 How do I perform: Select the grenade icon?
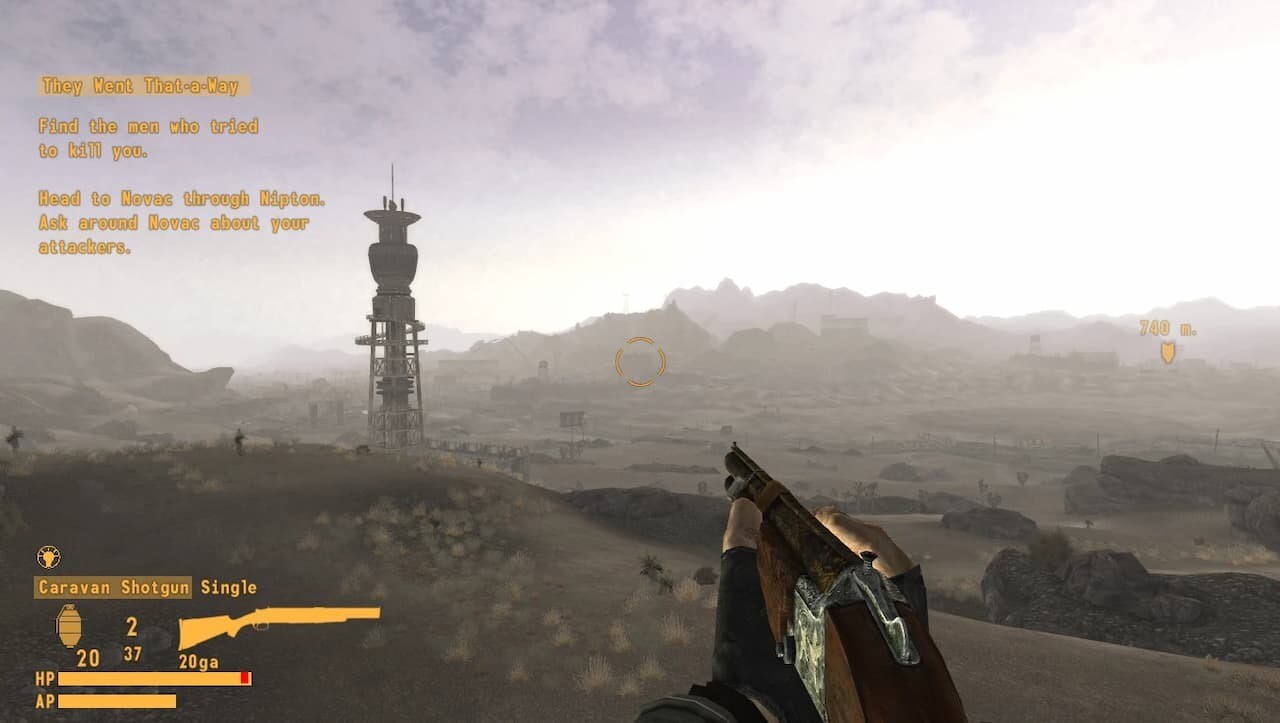pos(69,626)
